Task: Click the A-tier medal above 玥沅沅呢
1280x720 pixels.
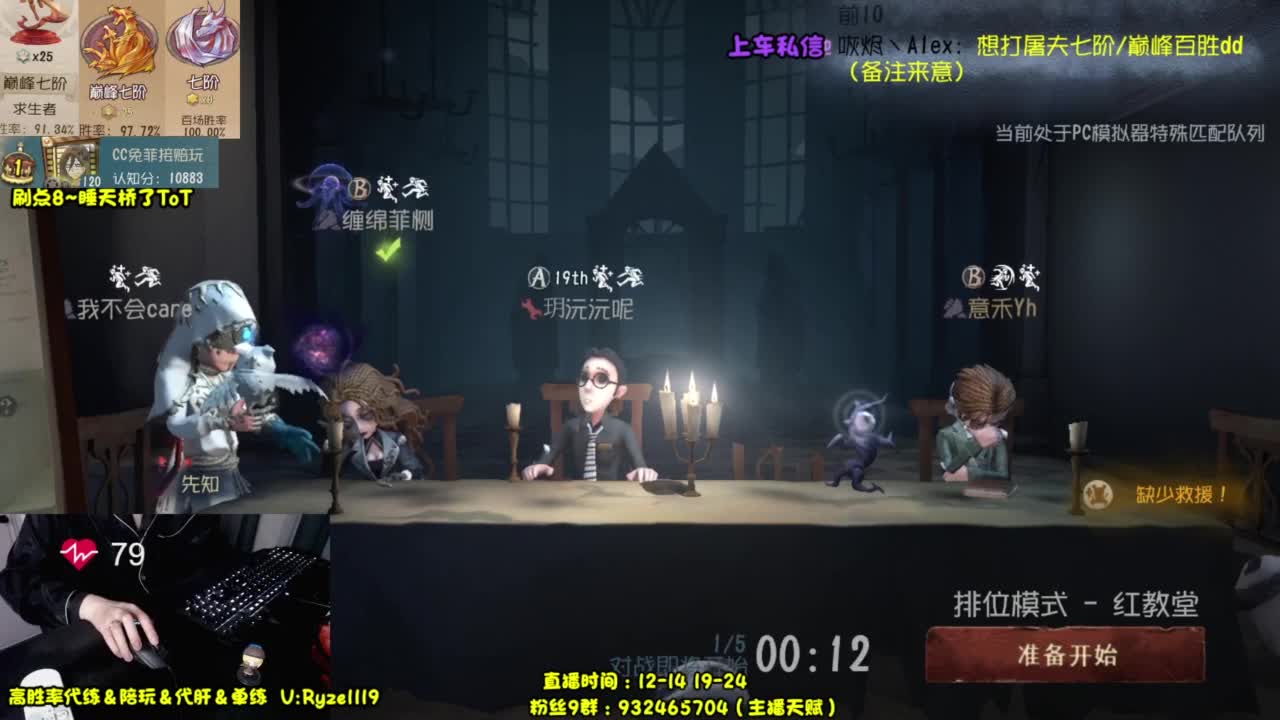Action: [540, 278]
